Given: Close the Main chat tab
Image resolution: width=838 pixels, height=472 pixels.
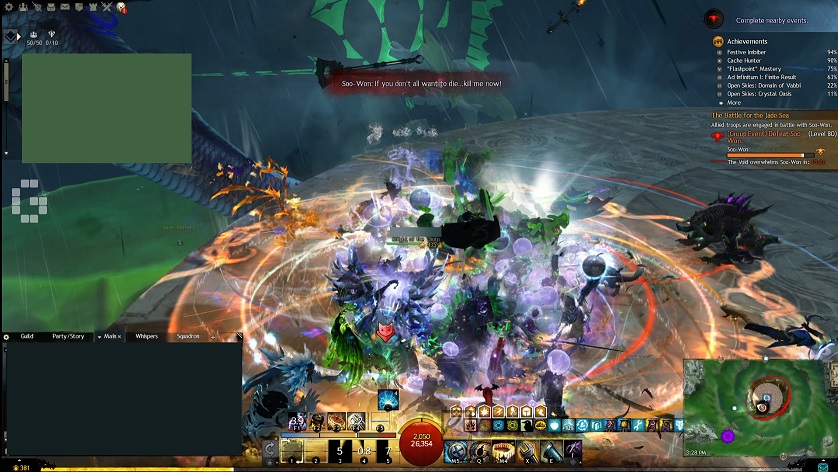Looking at the screenshot, I should click(x=120, y=337).
